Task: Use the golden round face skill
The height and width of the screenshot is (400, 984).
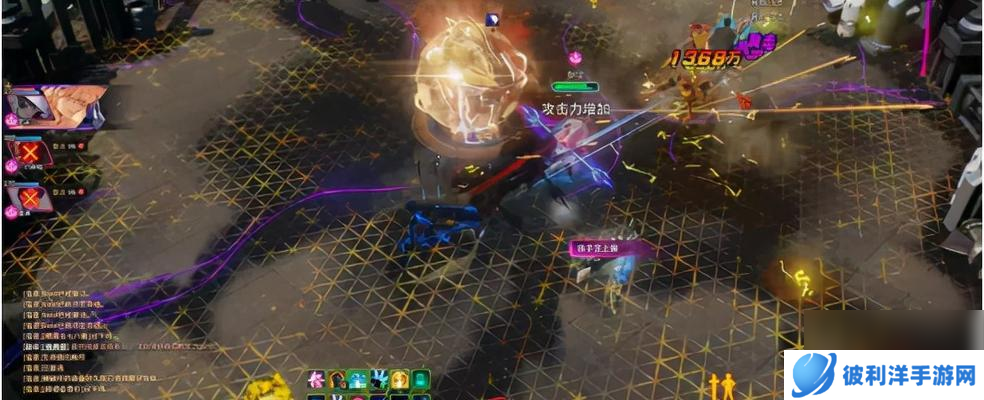Action: 400,379
